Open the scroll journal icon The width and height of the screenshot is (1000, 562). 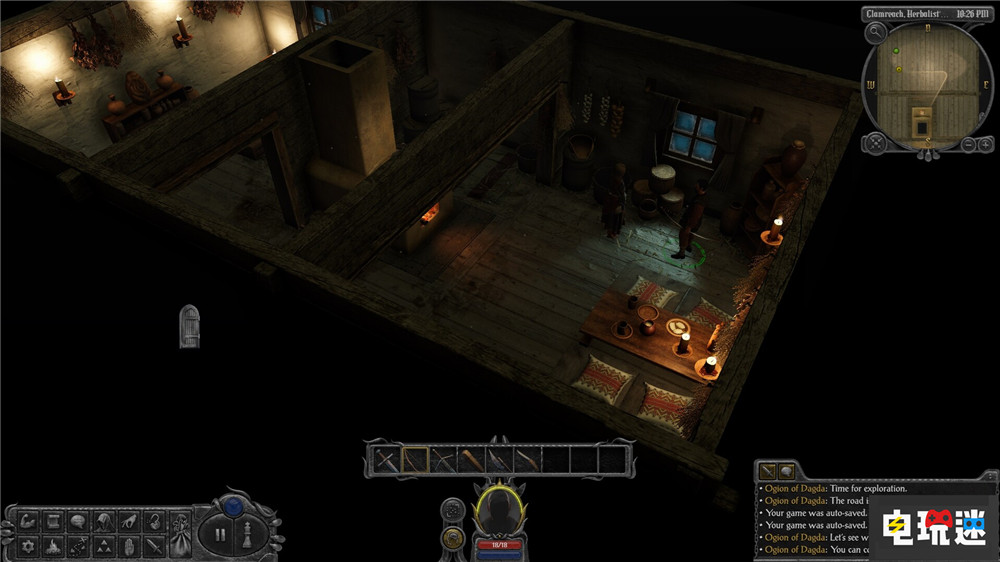(x=50, y=521)
